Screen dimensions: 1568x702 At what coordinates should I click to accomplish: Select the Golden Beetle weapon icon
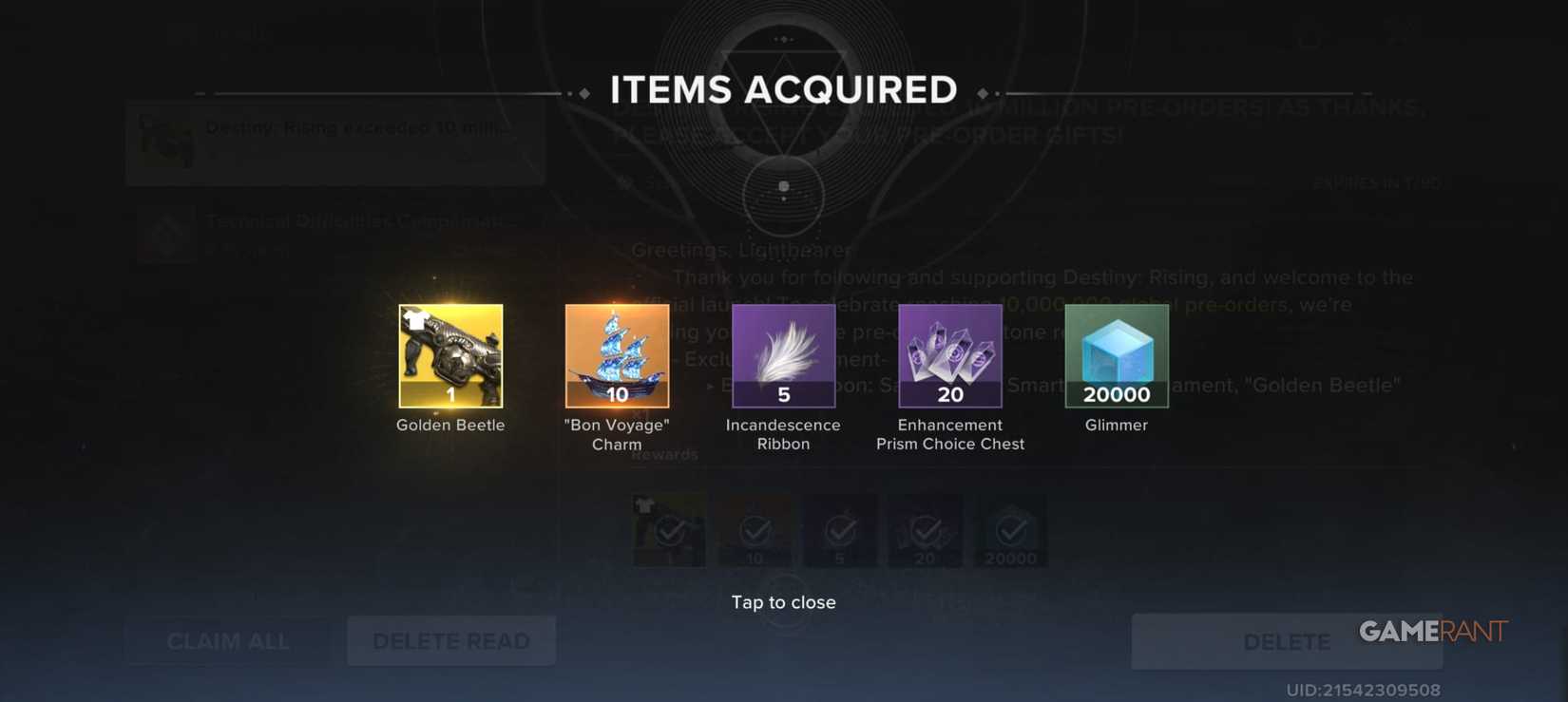click(449, 355)
